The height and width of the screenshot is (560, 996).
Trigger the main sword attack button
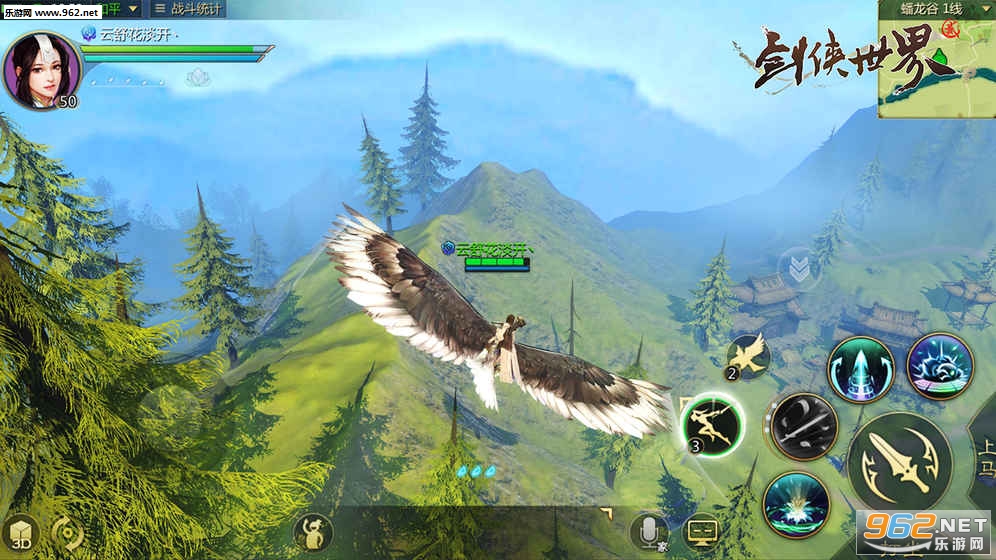(899, 462)
